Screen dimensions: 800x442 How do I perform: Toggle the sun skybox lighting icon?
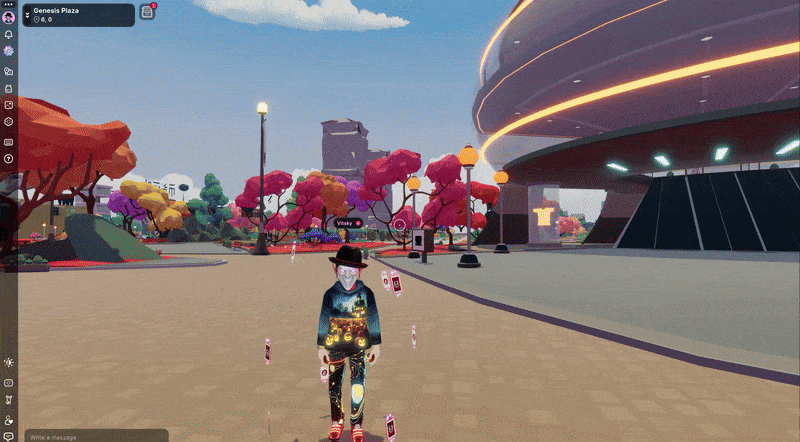click(x=9, y=363)
